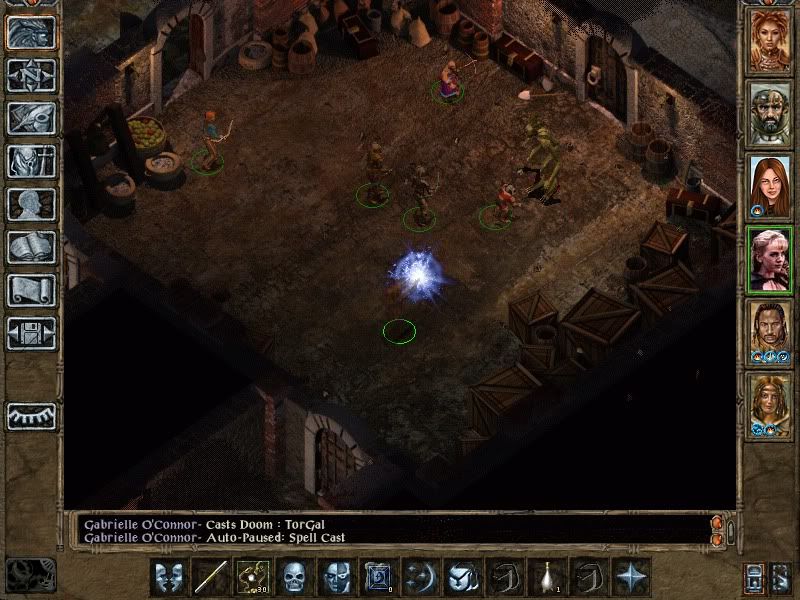
Task: Open the inventory screen
Action: coord(31,161)
